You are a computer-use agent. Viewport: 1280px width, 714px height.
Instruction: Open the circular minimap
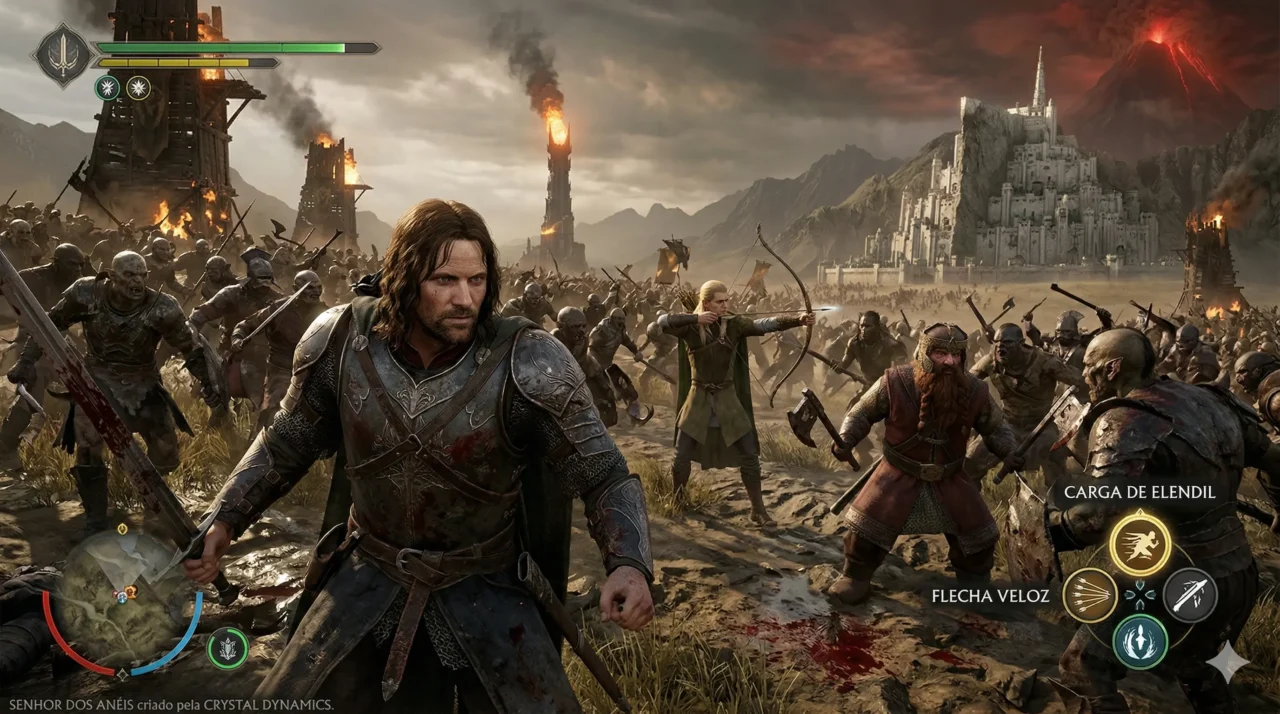point(122,598)
